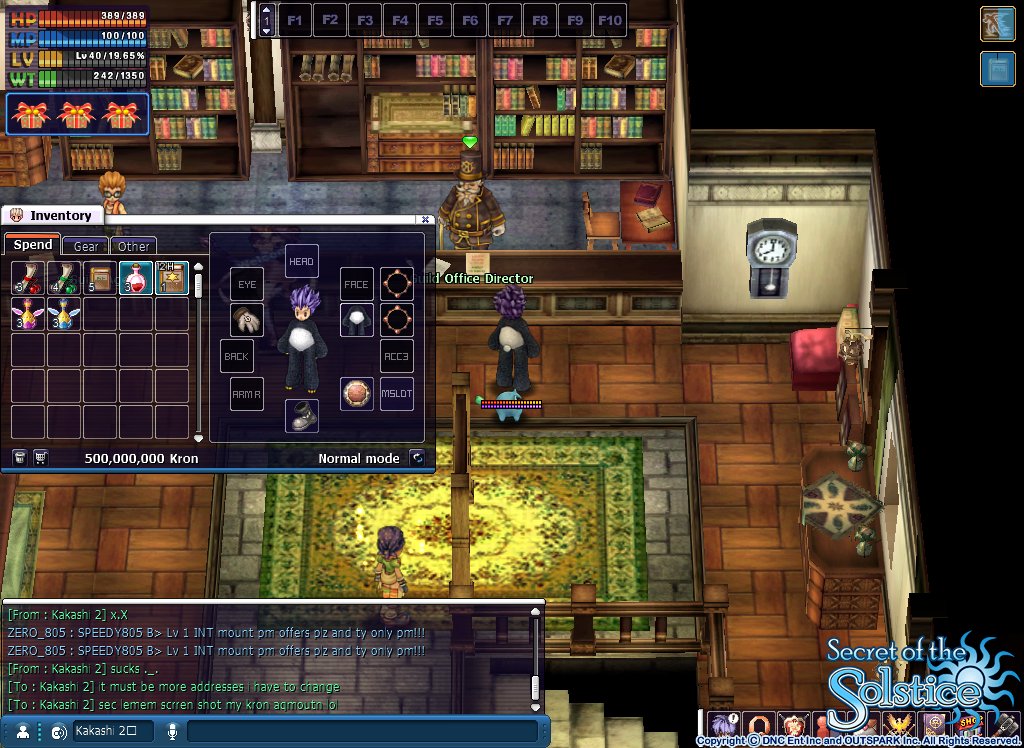Select the pink winged potion item

click(x=28, y=314)
